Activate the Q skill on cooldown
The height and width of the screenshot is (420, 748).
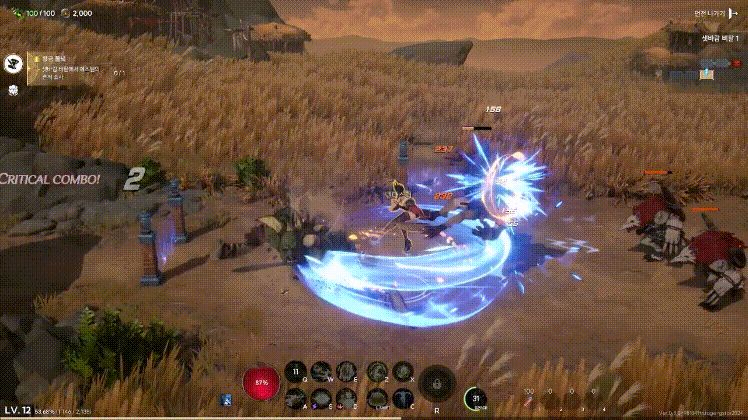296,372
